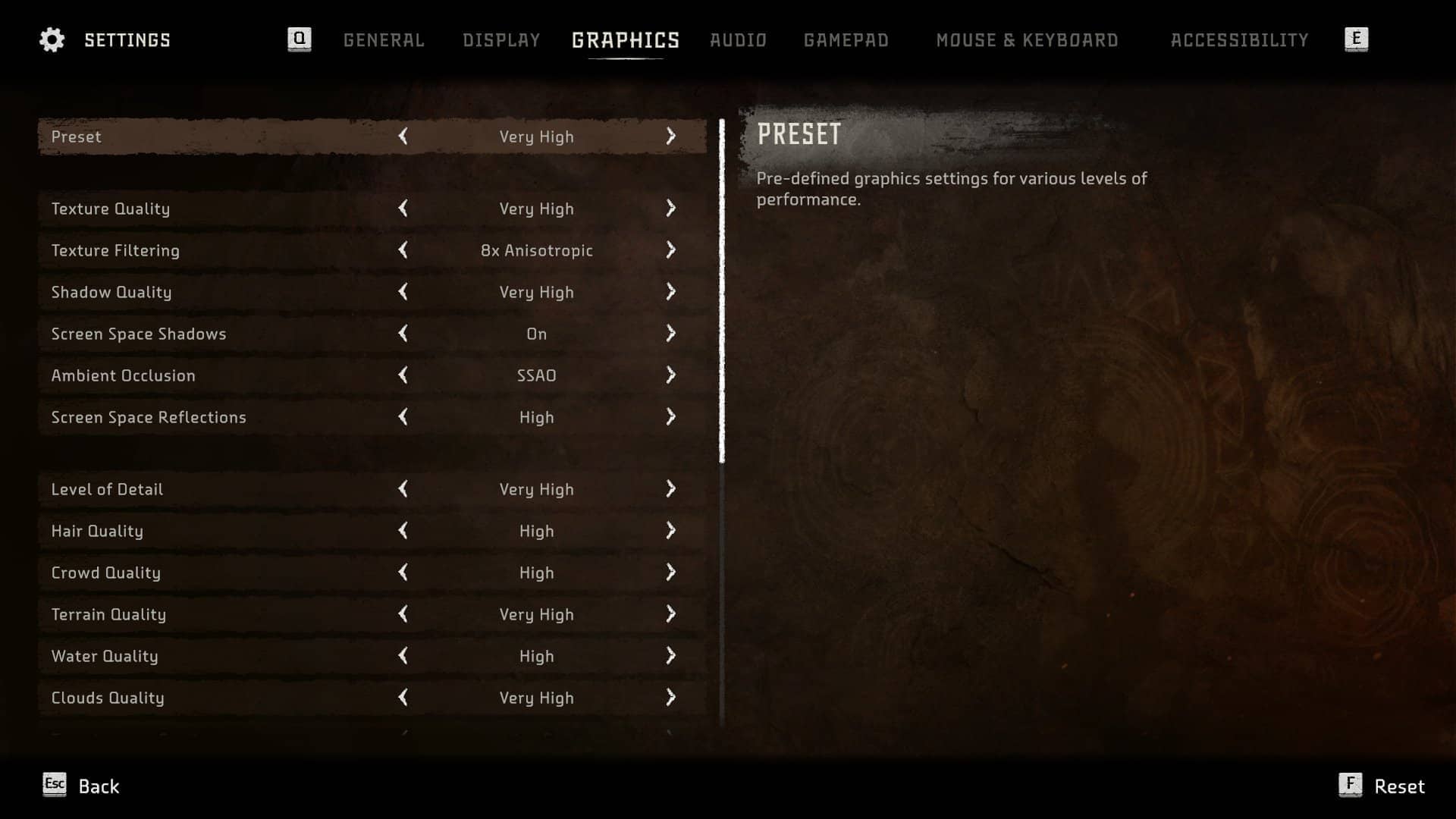Toggle Screen Space Shadows with right arrow
Viewport: 1456px width, 819px height.
click(670, 334)
